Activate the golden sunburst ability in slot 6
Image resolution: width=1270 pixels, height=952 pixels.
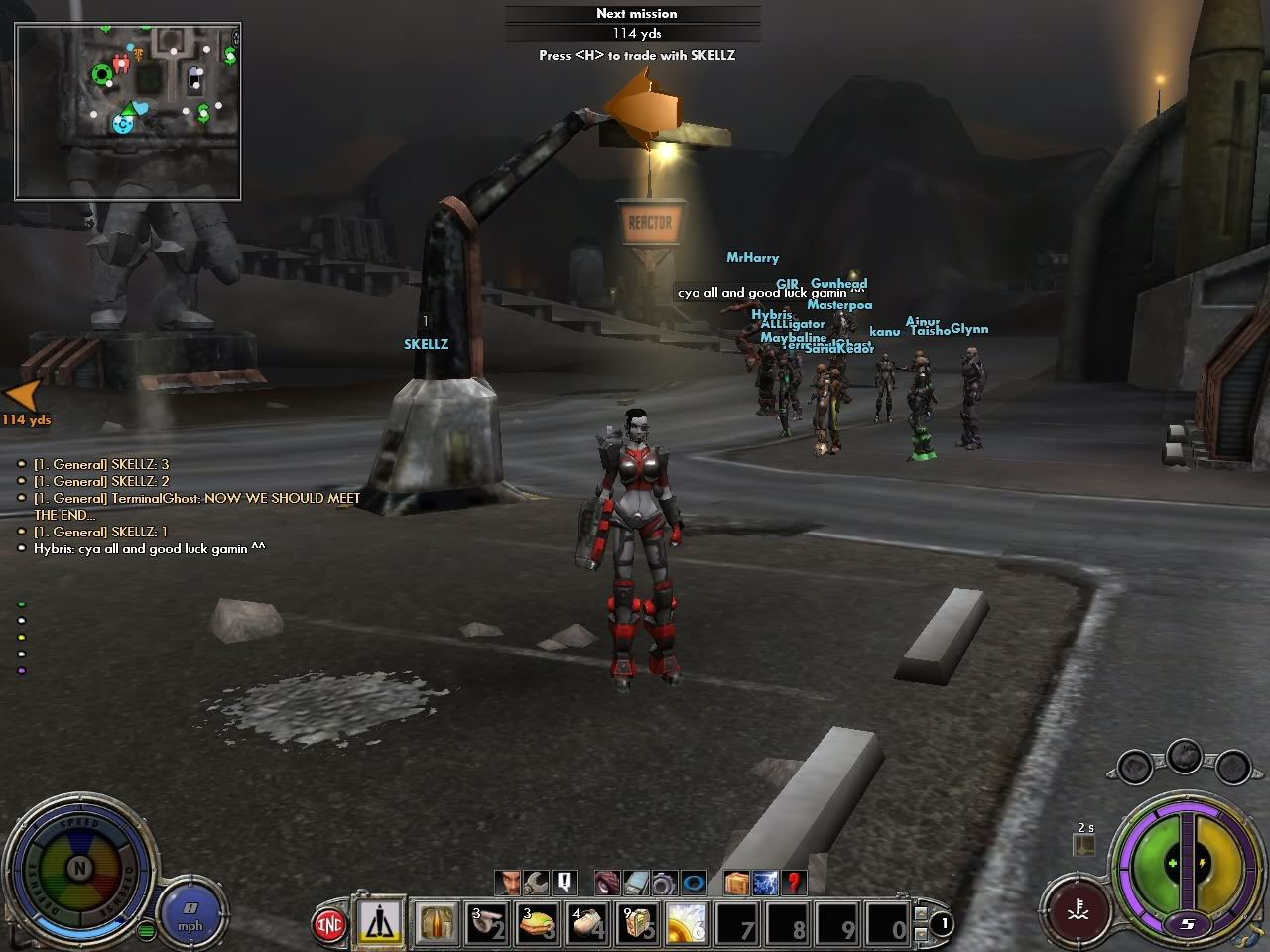pyautogui.click(x=688, y=923)
